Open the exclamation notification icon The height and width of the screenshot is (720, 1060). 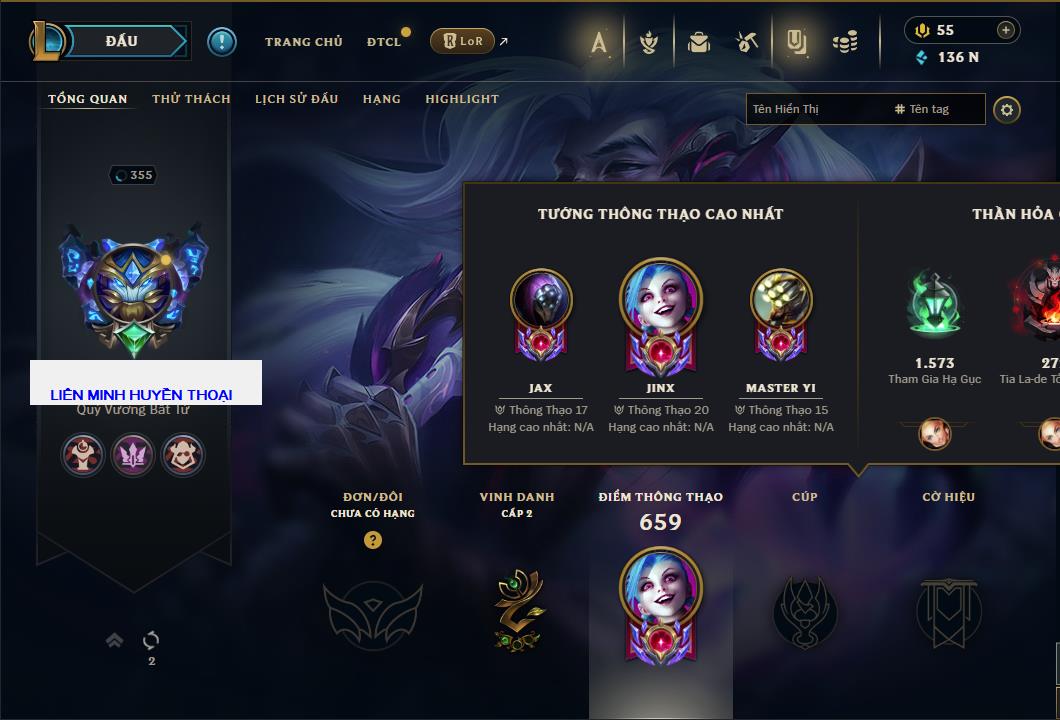[x=221, y=41]
